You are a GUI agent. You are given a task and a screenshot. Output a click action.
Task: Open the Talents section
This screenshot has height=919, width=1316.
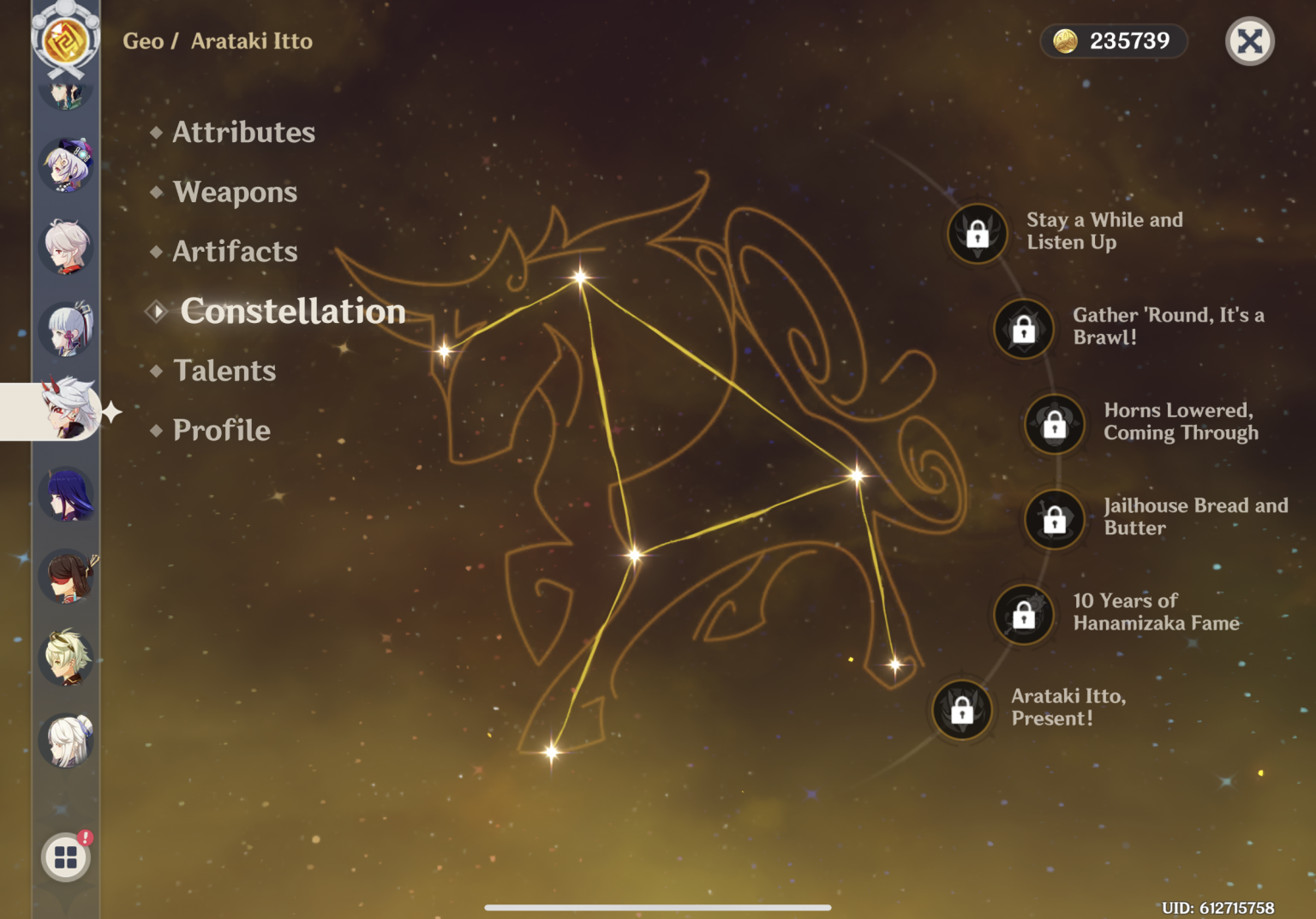[x=224, y=370]
